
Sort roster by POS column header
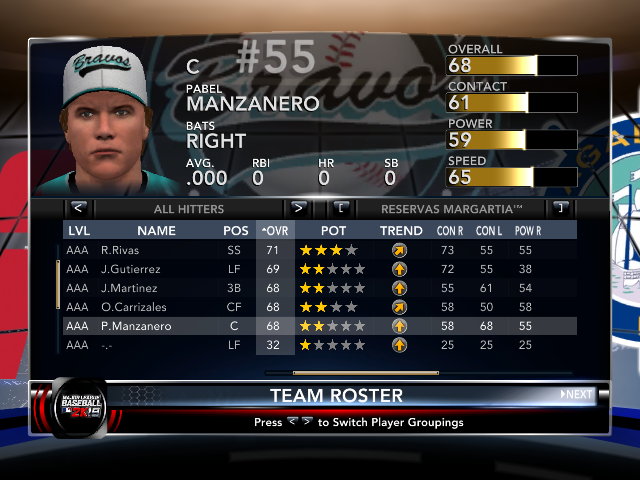point(236,231)
